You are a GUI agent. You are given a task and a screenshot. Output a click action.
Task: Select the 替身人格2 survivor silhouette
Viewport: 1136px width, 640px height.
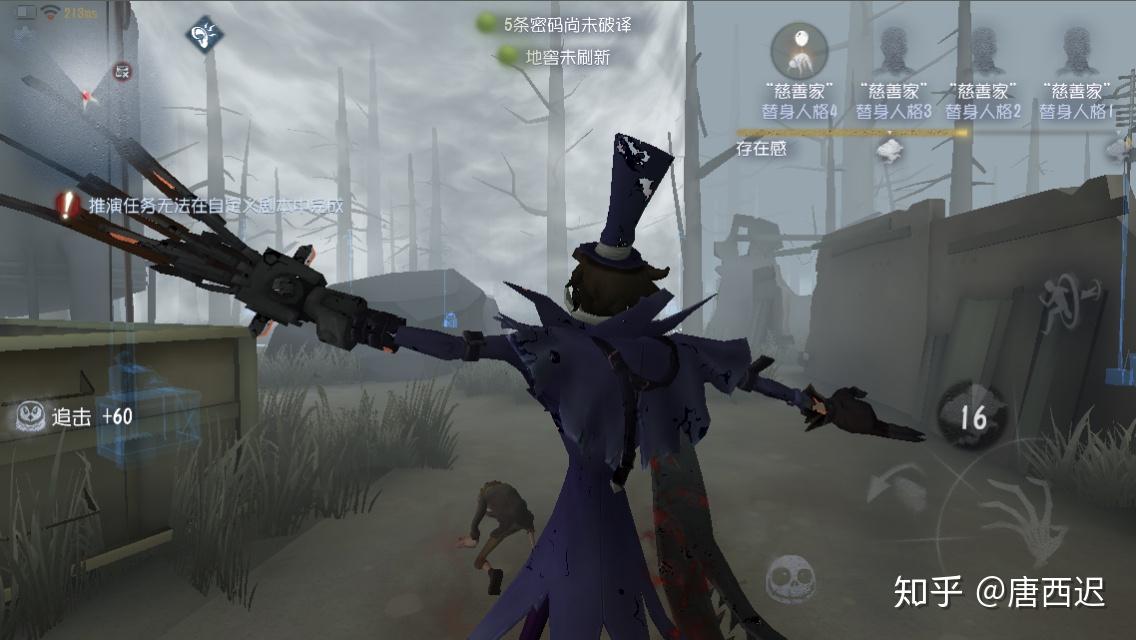click(983, 50)
